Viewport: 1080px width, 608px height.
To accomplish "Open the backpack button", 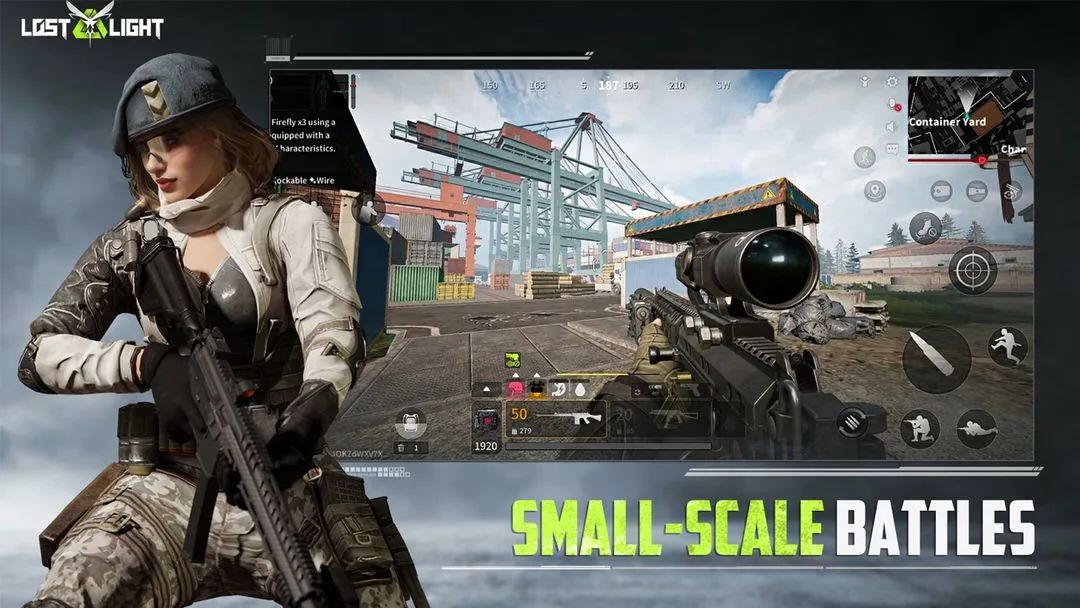I will (410, 424).
